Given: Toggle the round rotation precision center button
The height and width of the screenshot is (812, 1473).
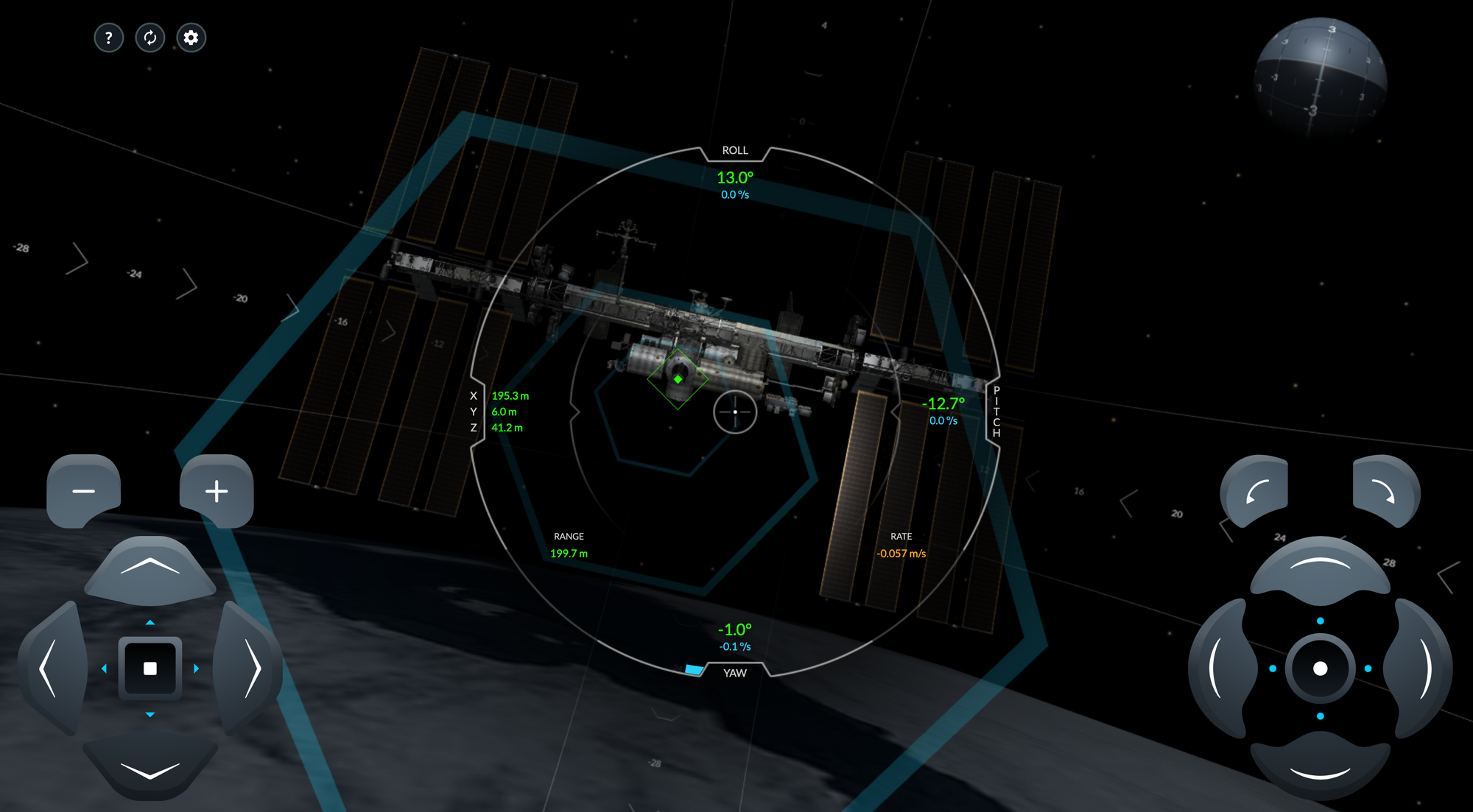Looking at the screenshot, I should point(1320,668).
